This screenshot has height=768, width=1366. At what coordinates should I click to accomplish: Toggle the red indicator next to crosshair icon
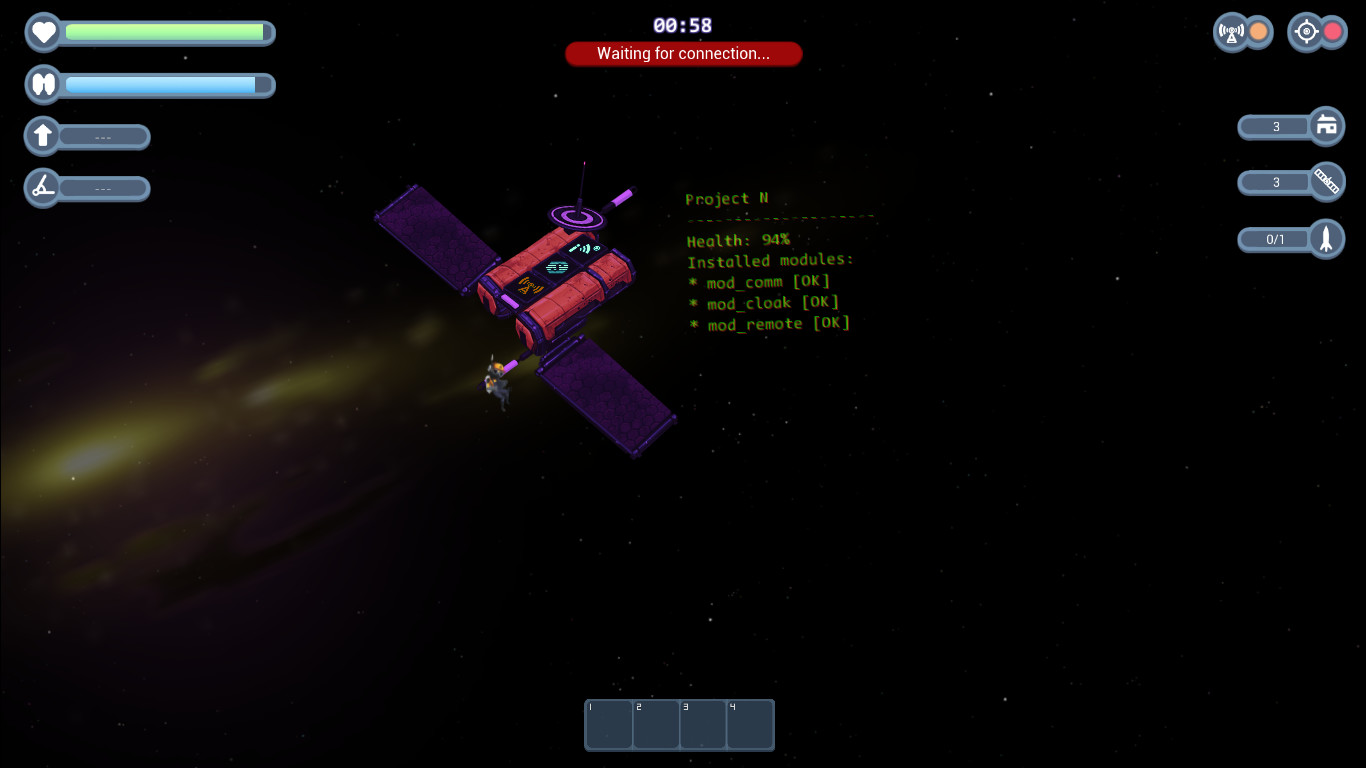[x=1332, y=31]
